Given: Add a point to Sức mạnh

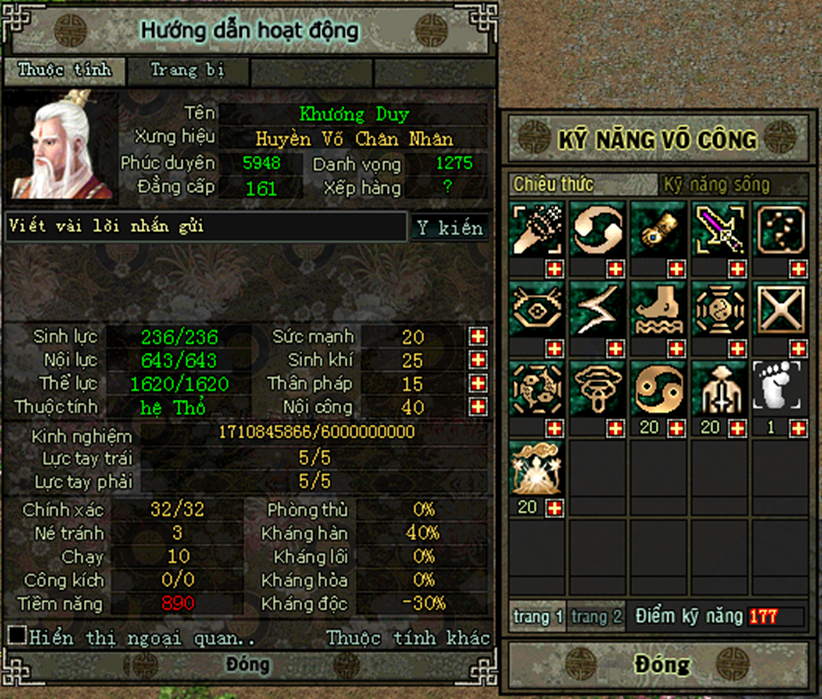Looking at the screenshot, I should [x=478, y=336].
